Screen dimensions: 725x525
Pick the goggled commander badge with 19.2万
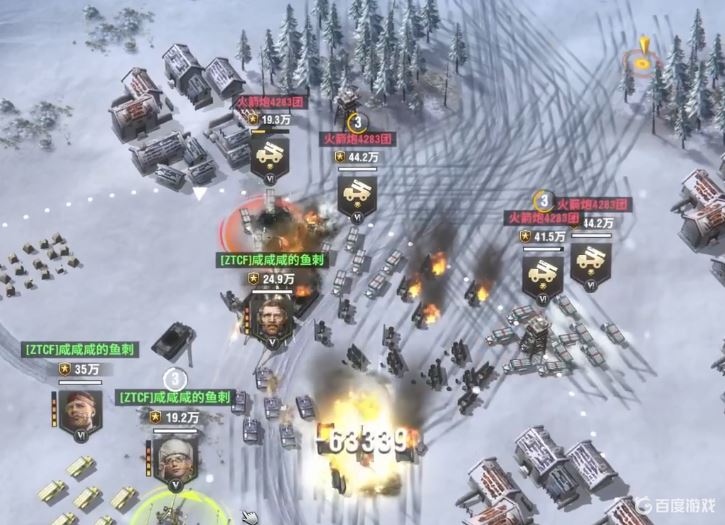(176, 456)
